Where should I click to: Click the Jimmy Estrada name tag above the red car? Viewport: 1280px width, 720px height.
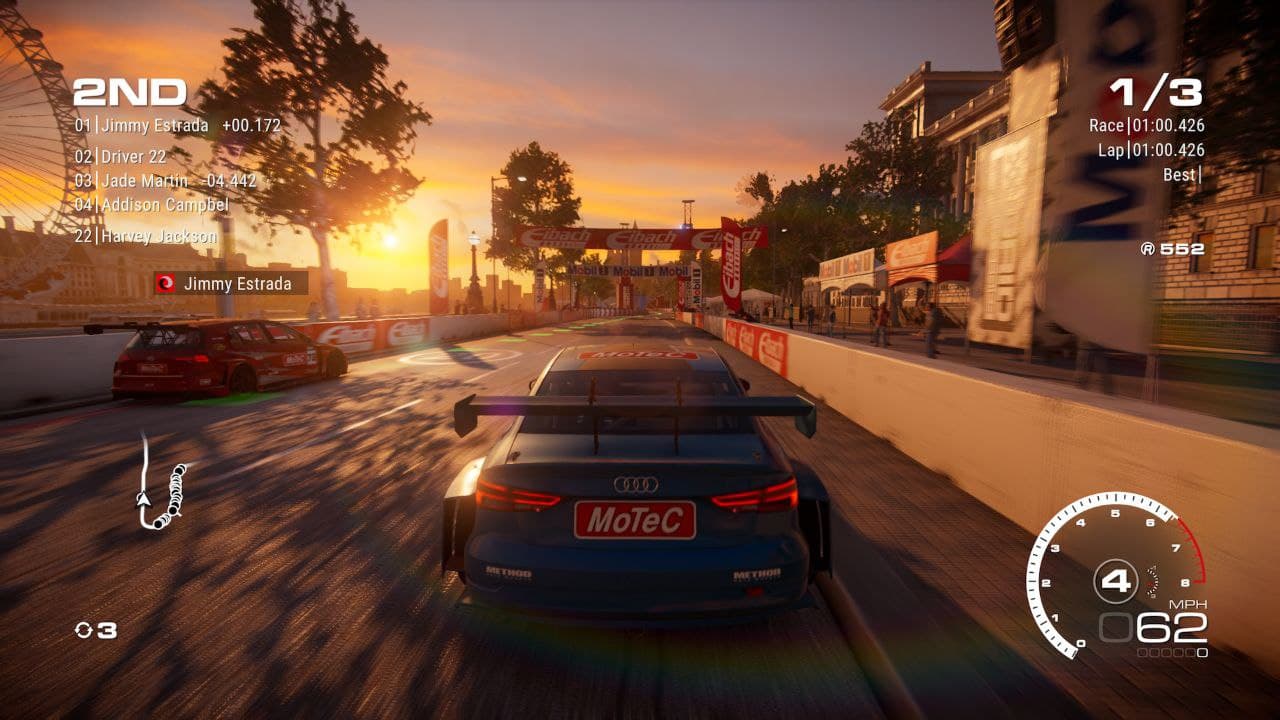[230, 284]
